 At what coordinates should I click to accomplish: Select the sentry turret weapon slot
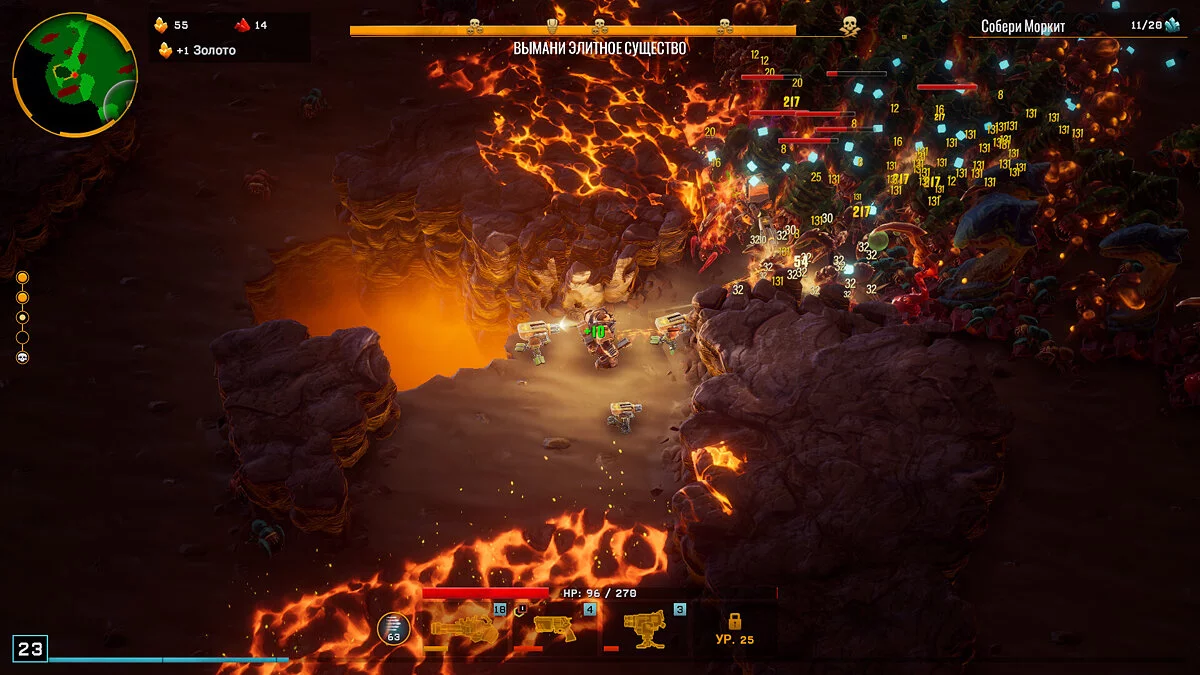tap(645, 628)
